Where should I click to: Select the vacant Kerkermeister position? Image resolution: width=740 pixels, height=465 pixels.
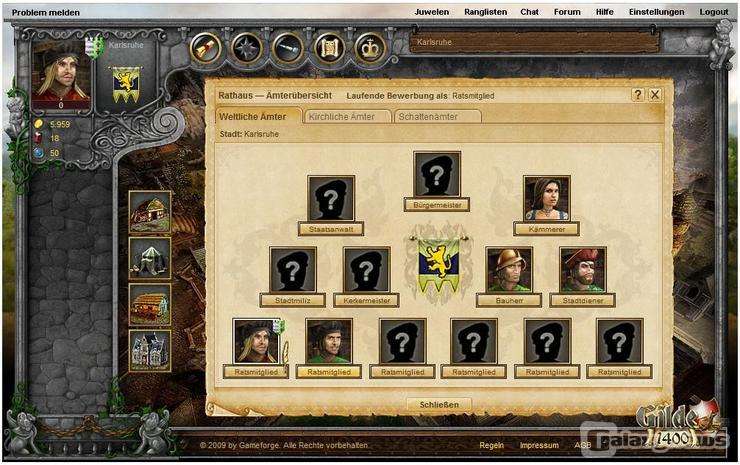pyautogui.click(x=367, y=270)
